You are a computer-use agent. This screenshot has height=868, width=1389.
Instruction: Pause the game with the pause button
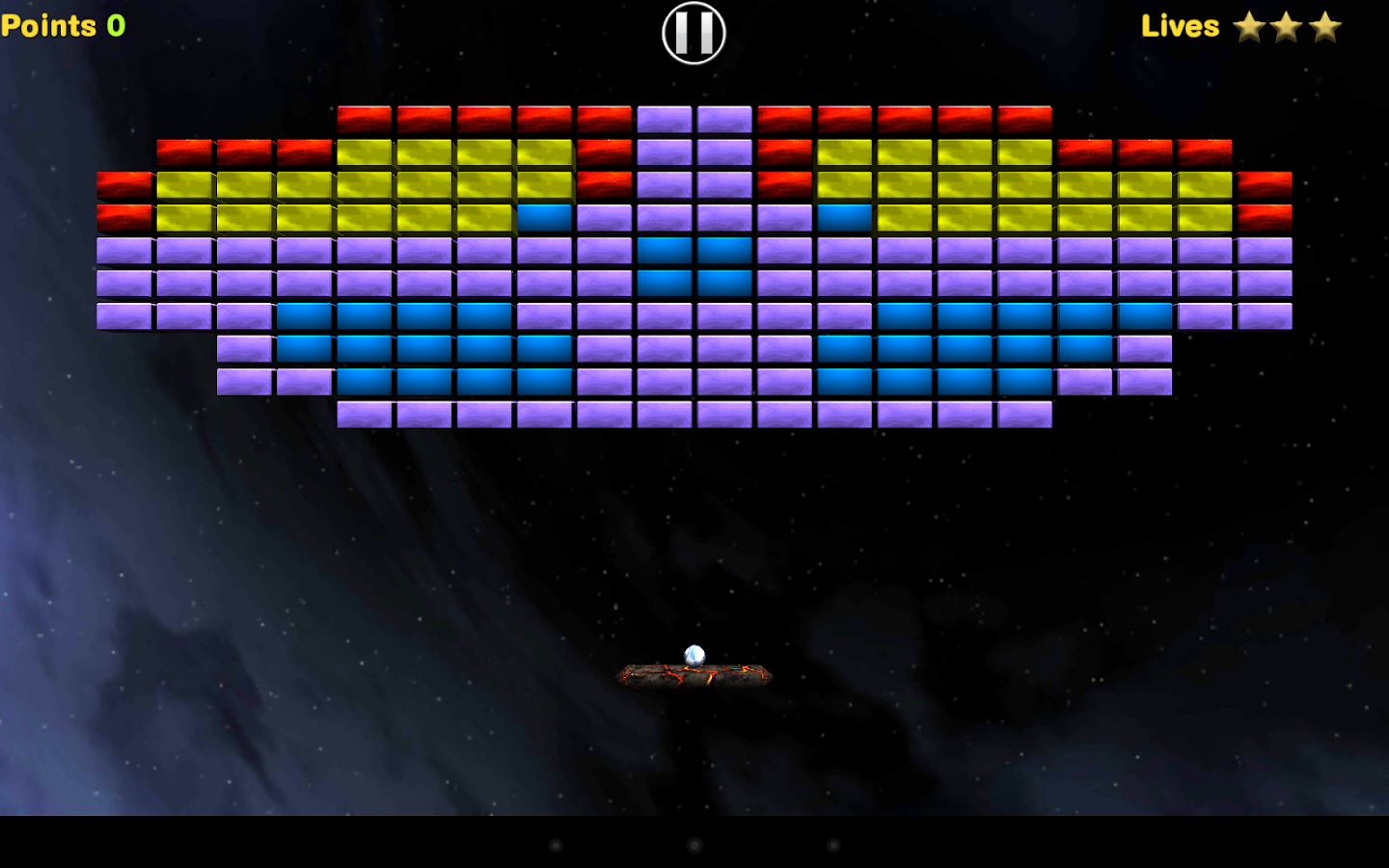click(694, 33)
